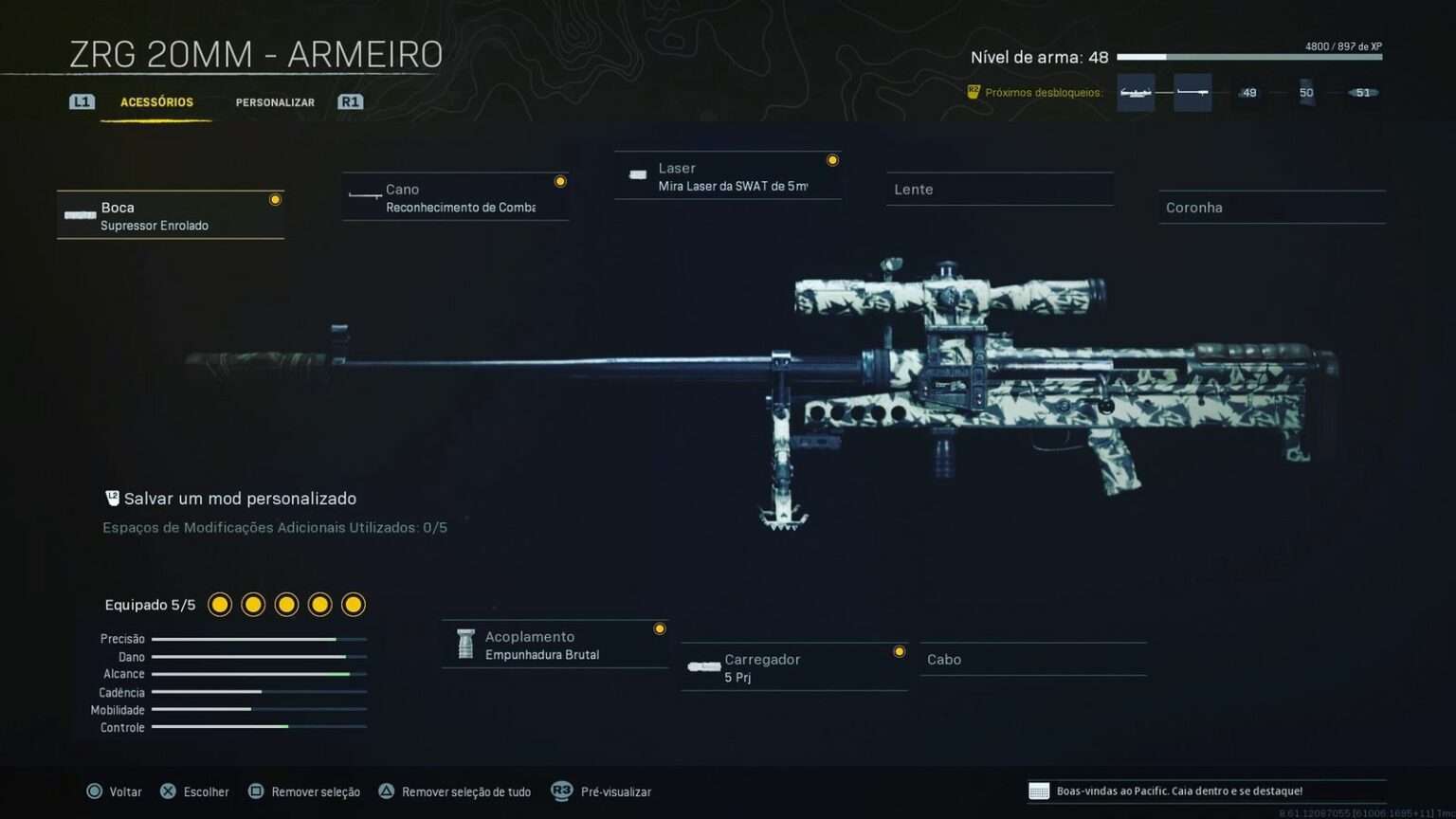Click the weapon XP progress bar

click(1251, 57)
